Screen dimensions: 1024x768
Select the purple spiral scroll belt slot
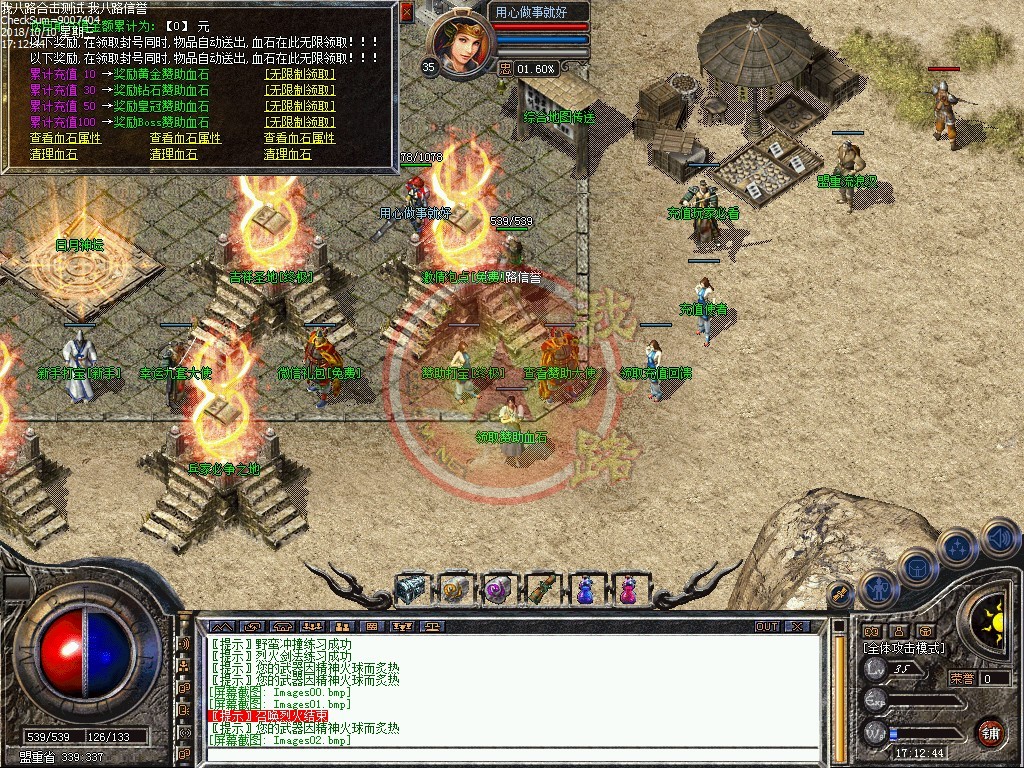coord(497,589)
